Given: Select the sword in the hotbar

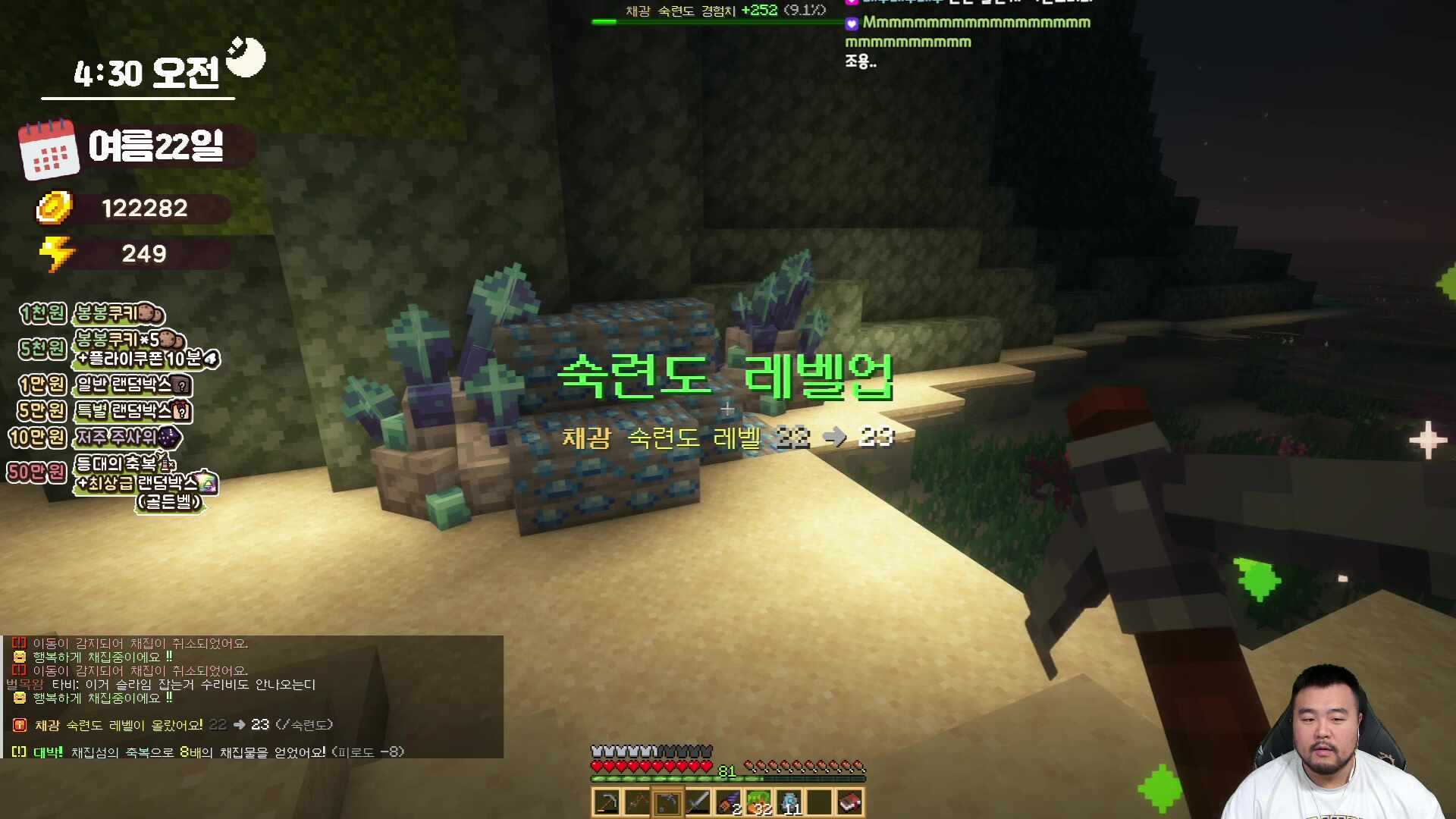Looking at the screenshot, I should coord(698,802).
